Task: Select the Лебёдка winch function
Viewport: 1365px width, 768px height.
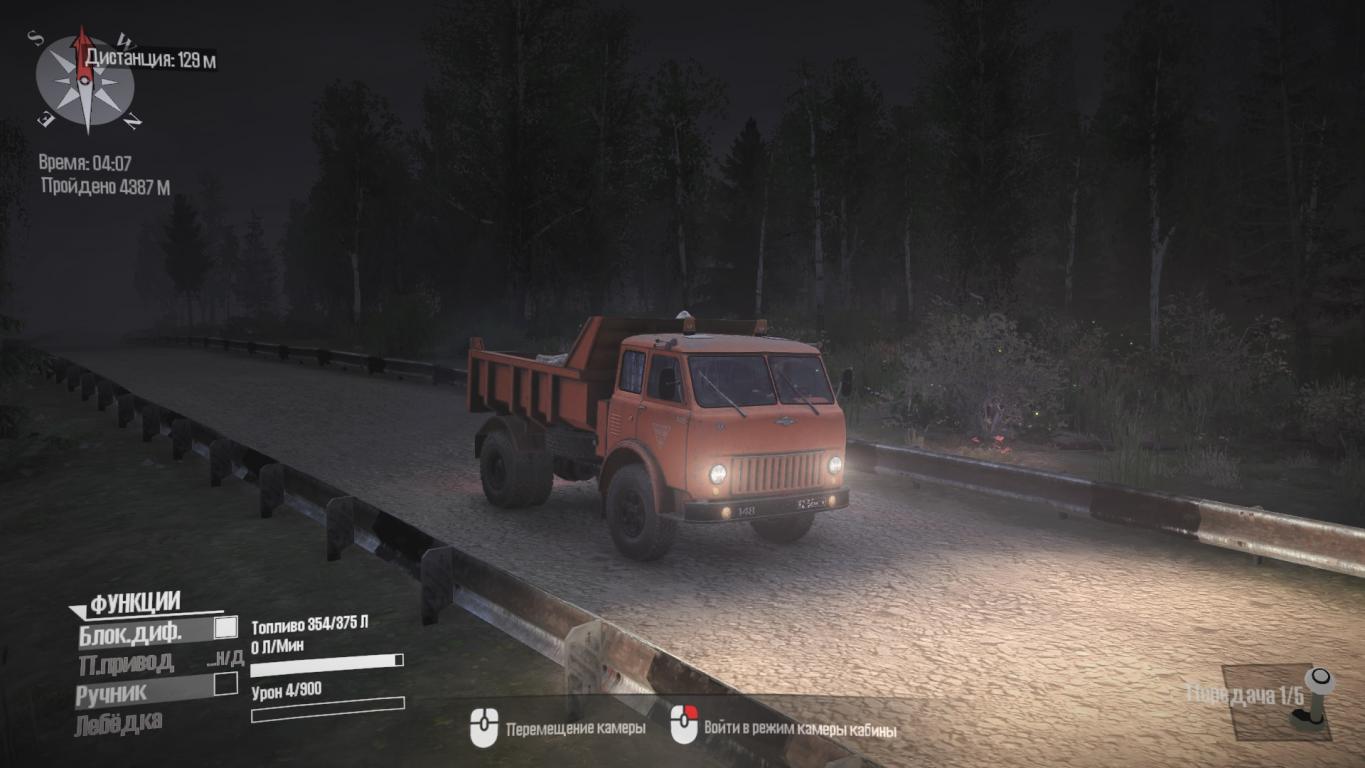Action: click(x=118, y=722)
